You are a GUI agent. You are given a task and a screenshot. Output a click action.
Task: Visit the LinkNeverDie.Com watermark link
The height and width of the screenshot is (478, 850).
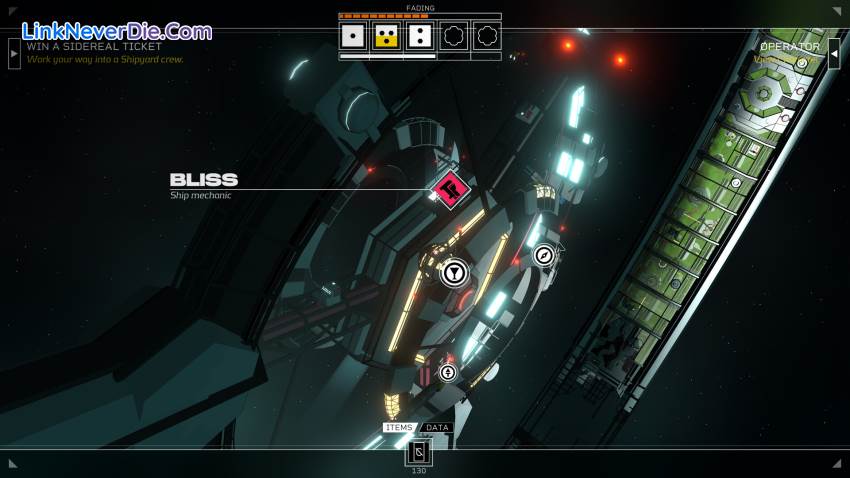(116, 31)
